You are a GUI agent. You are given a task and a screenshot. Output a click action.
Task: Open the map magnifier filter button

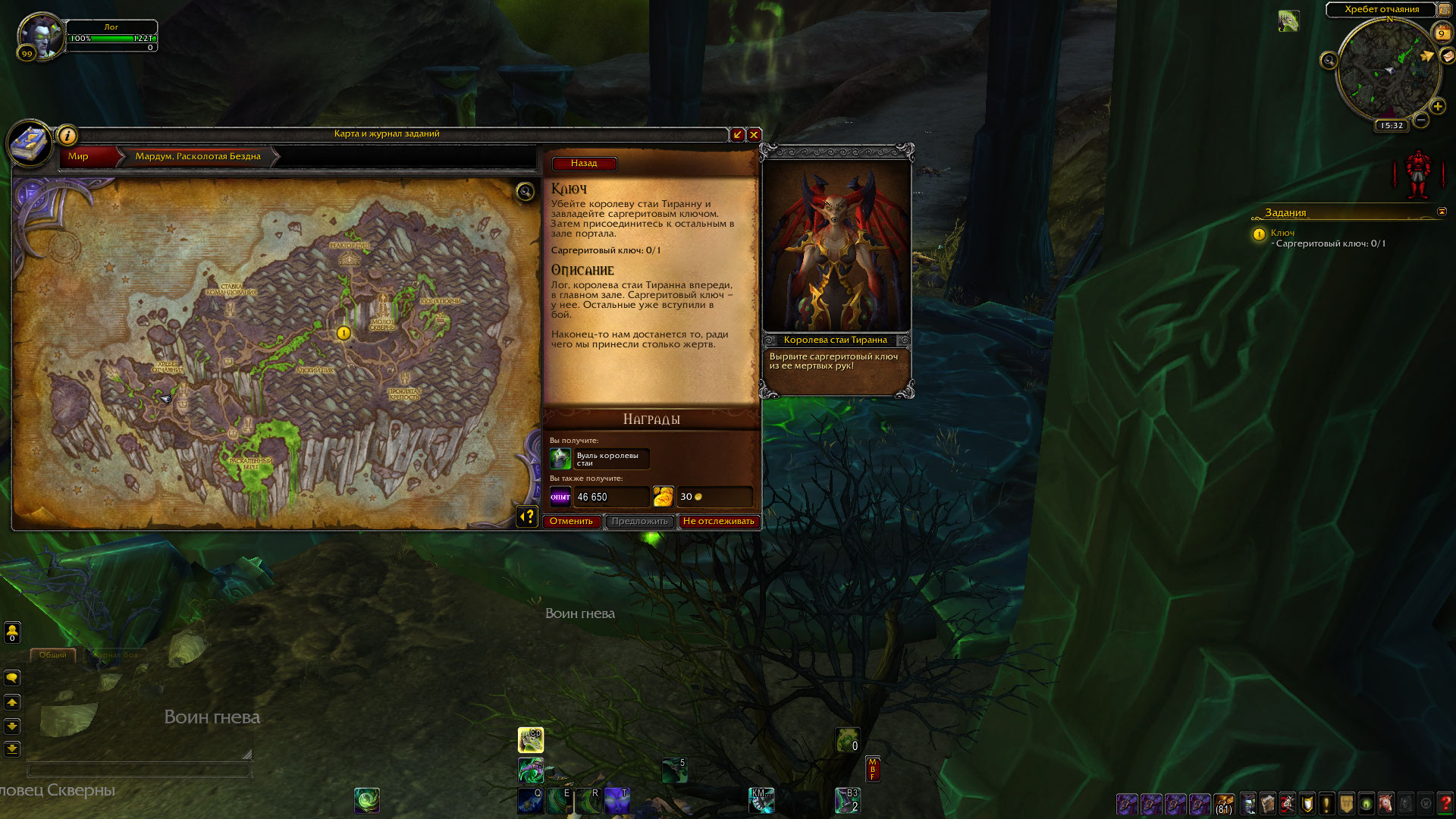[525, 191]
